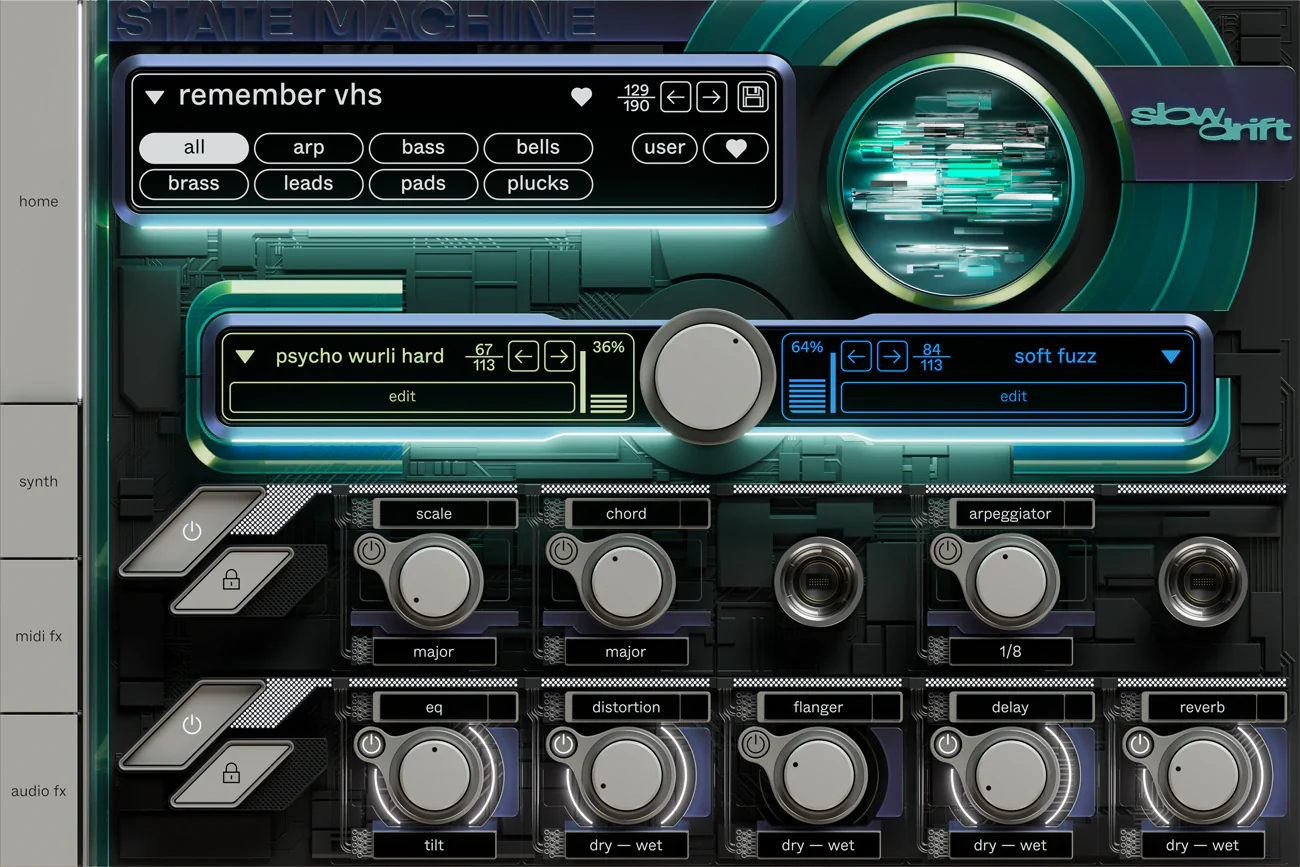This screenshot has height=867, width=1300.
Task: Filter presets by bass category
Action: pos(423,148)
